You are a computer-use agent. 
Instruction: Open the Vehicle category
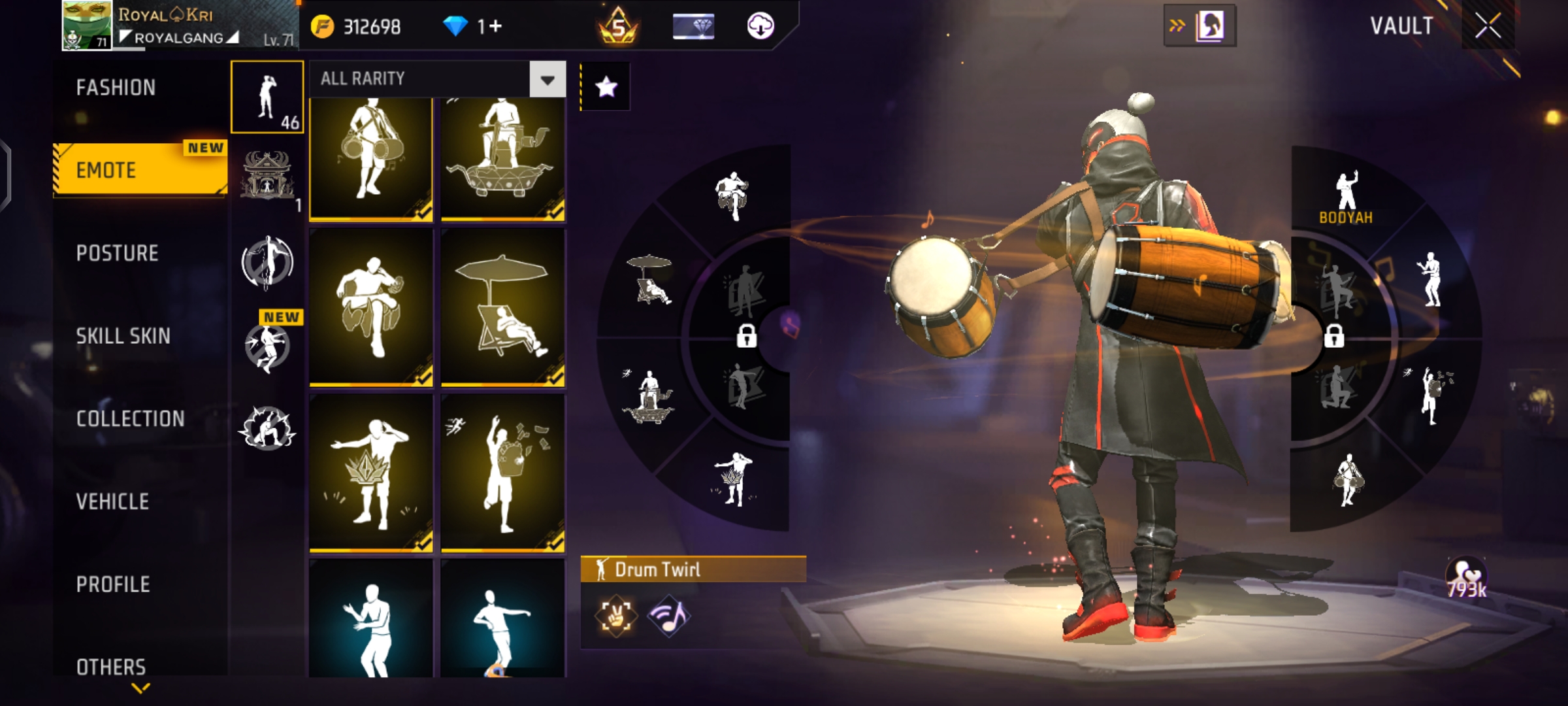point(112,501)
